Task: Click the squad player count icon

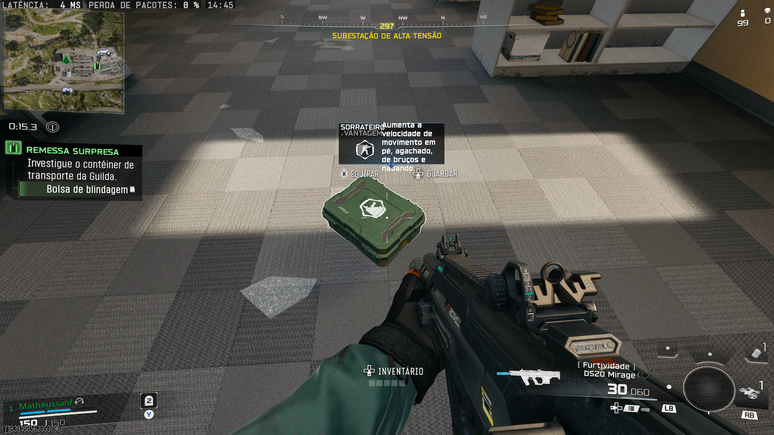Action: click(742, 13)
